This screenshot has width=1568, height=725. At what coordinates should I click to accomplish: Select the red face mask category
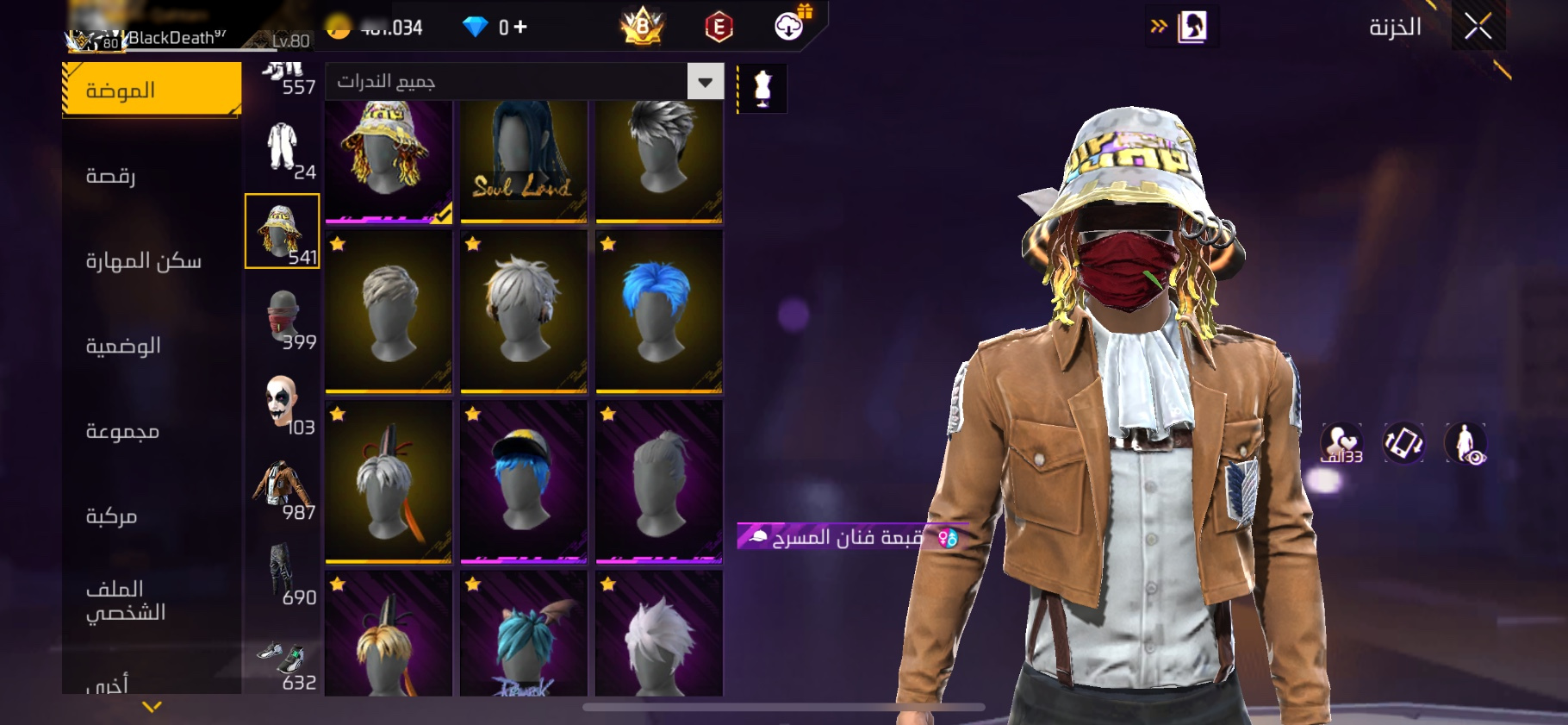[283, 318]
